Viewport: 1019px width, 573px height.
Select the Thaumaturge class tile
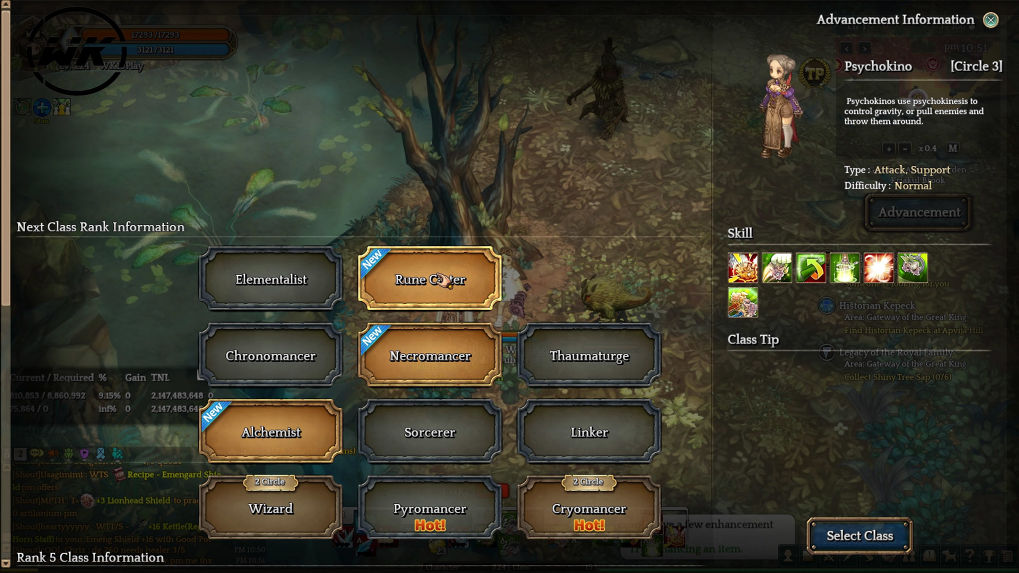589,356
